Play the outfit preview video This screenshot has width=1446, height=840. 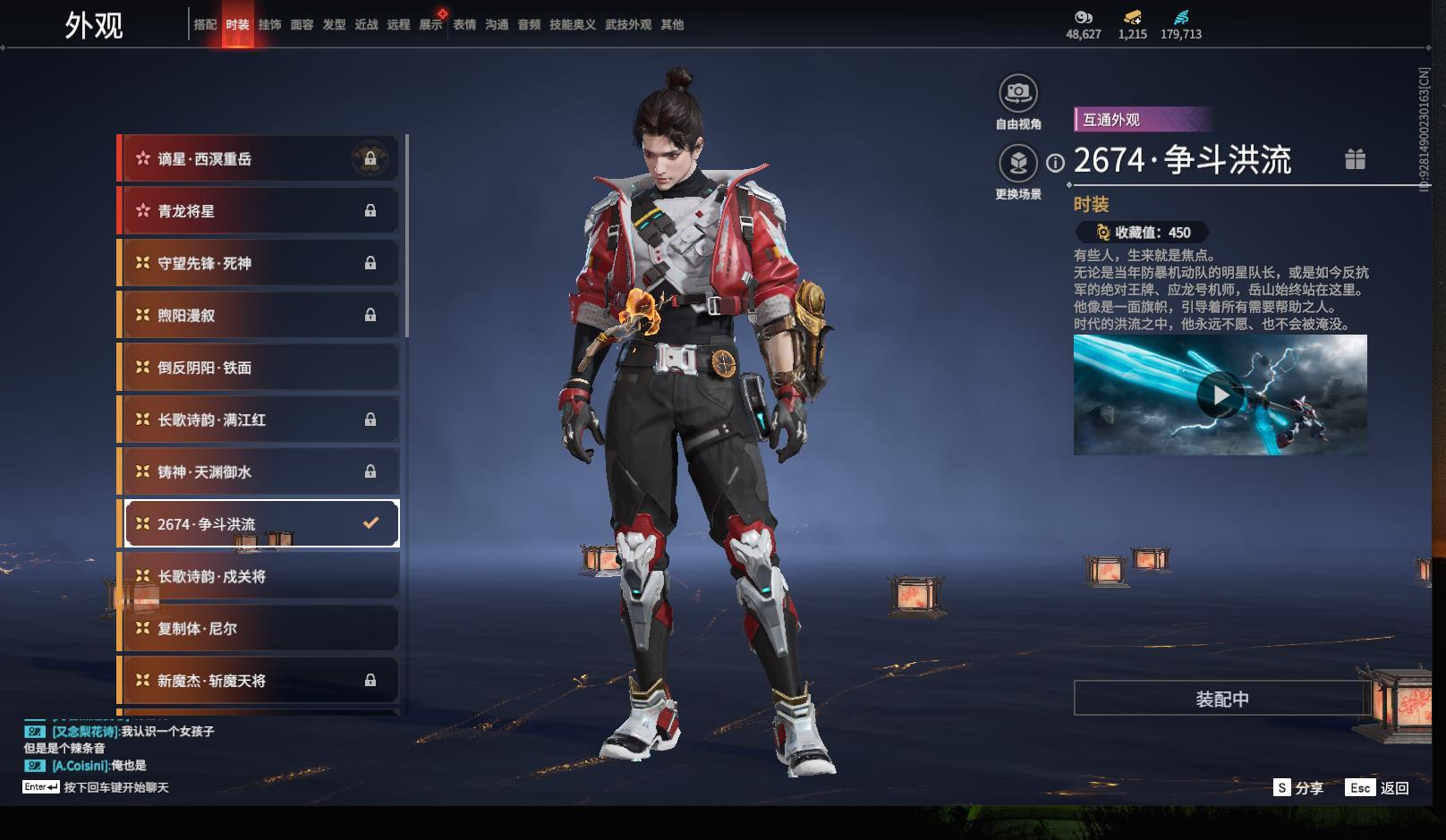(x=1220, y=395)
